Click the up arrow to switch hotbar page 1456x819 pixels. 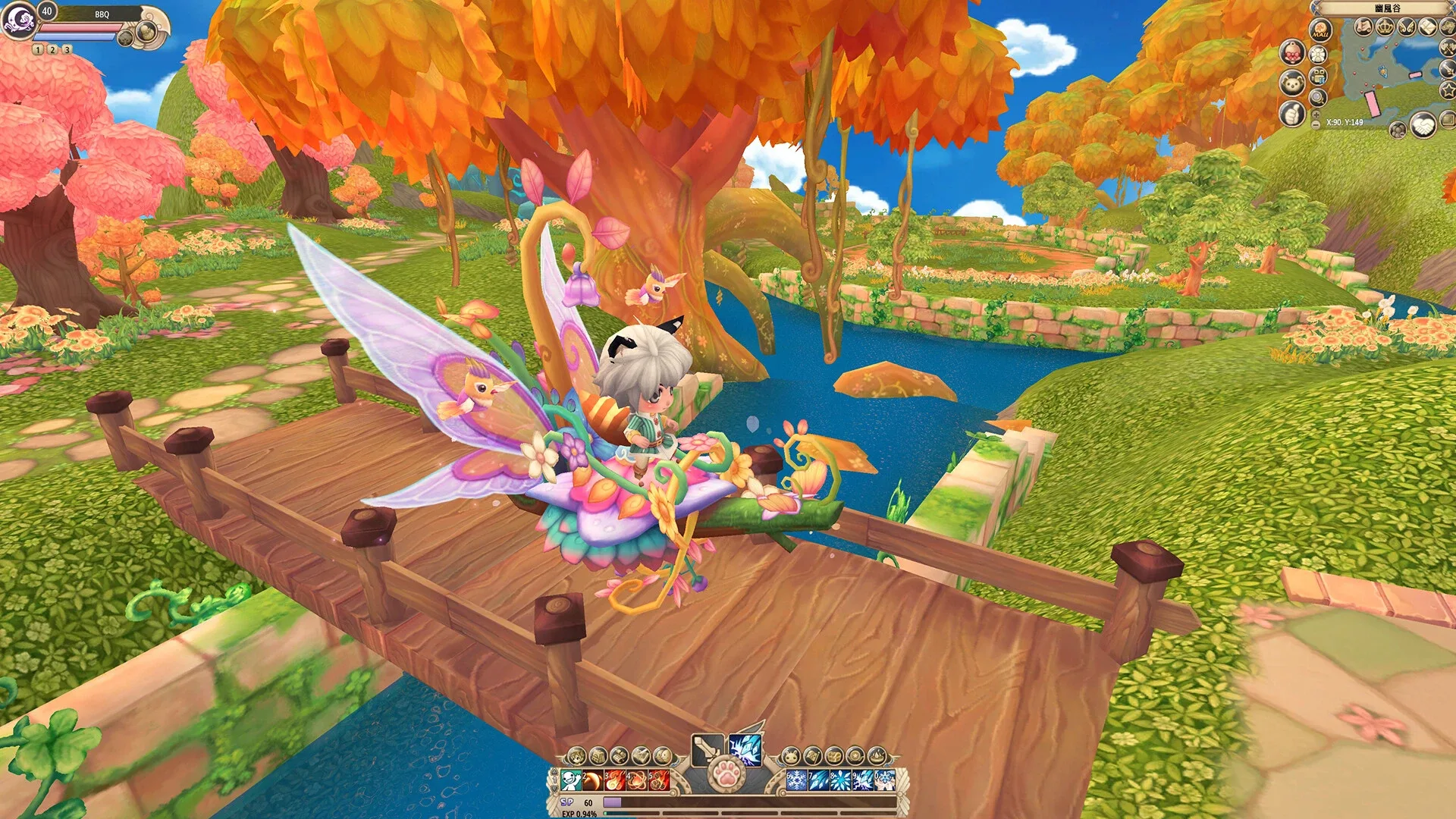[554, 771]
